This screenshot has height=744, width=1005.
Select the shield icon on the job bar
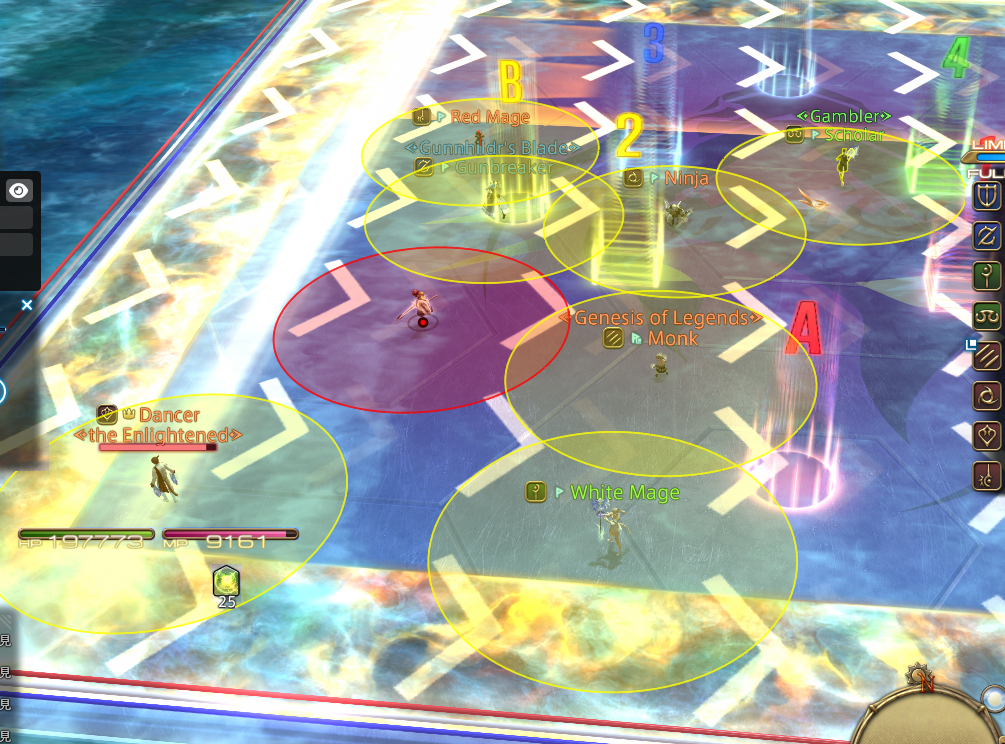point(987,195)
